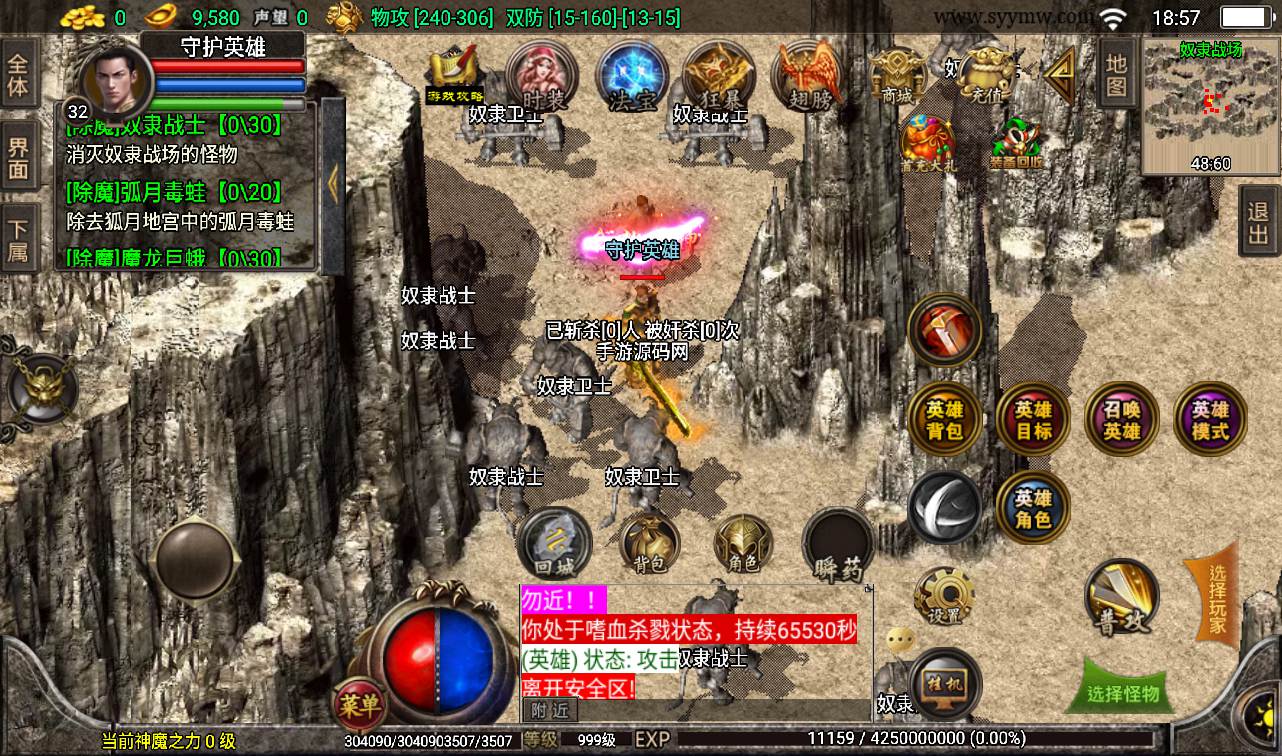Switch to the 全体 side tab

pos(18,73)
